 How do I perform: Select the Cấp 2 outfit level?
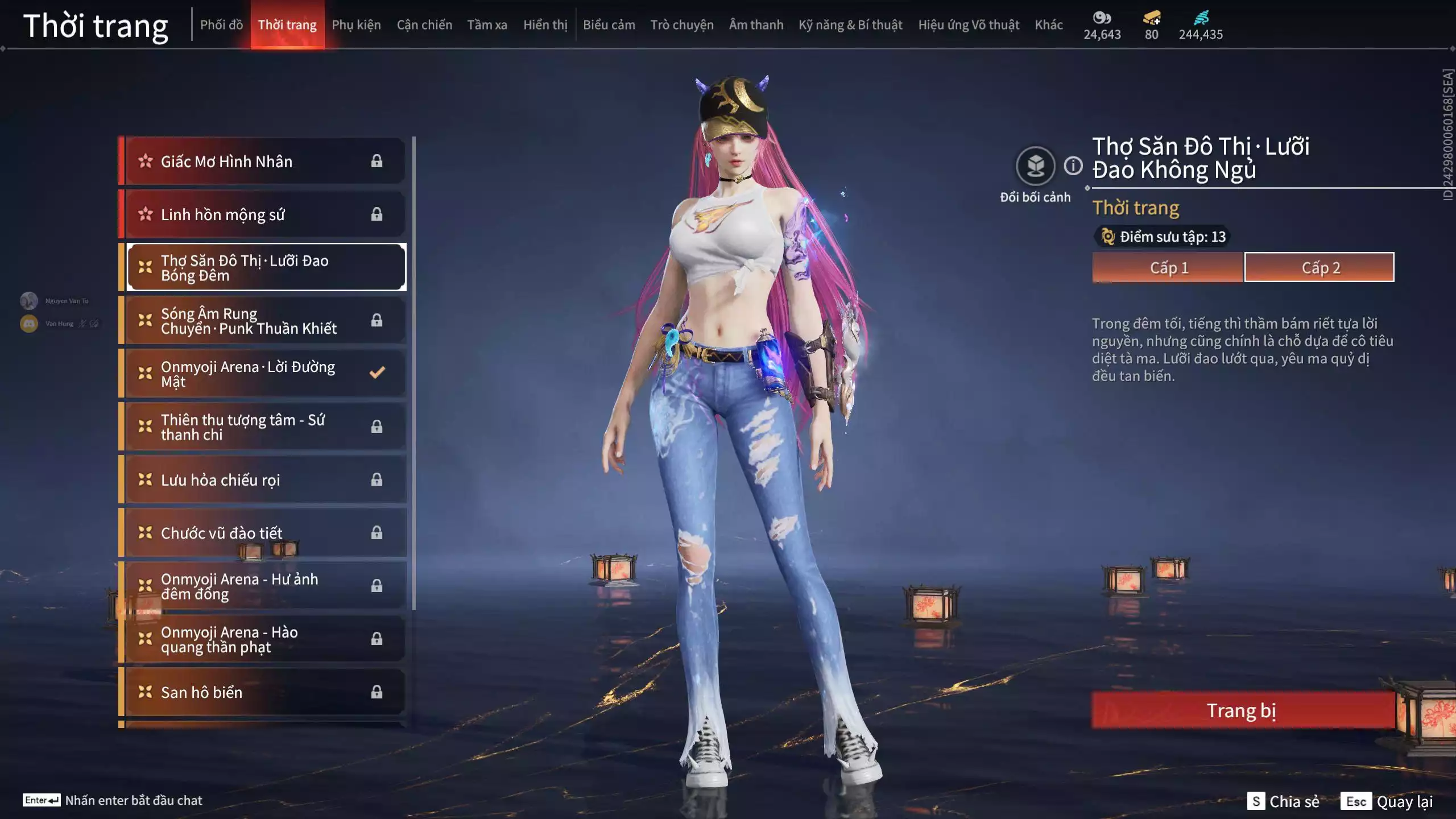point(1319,267)
